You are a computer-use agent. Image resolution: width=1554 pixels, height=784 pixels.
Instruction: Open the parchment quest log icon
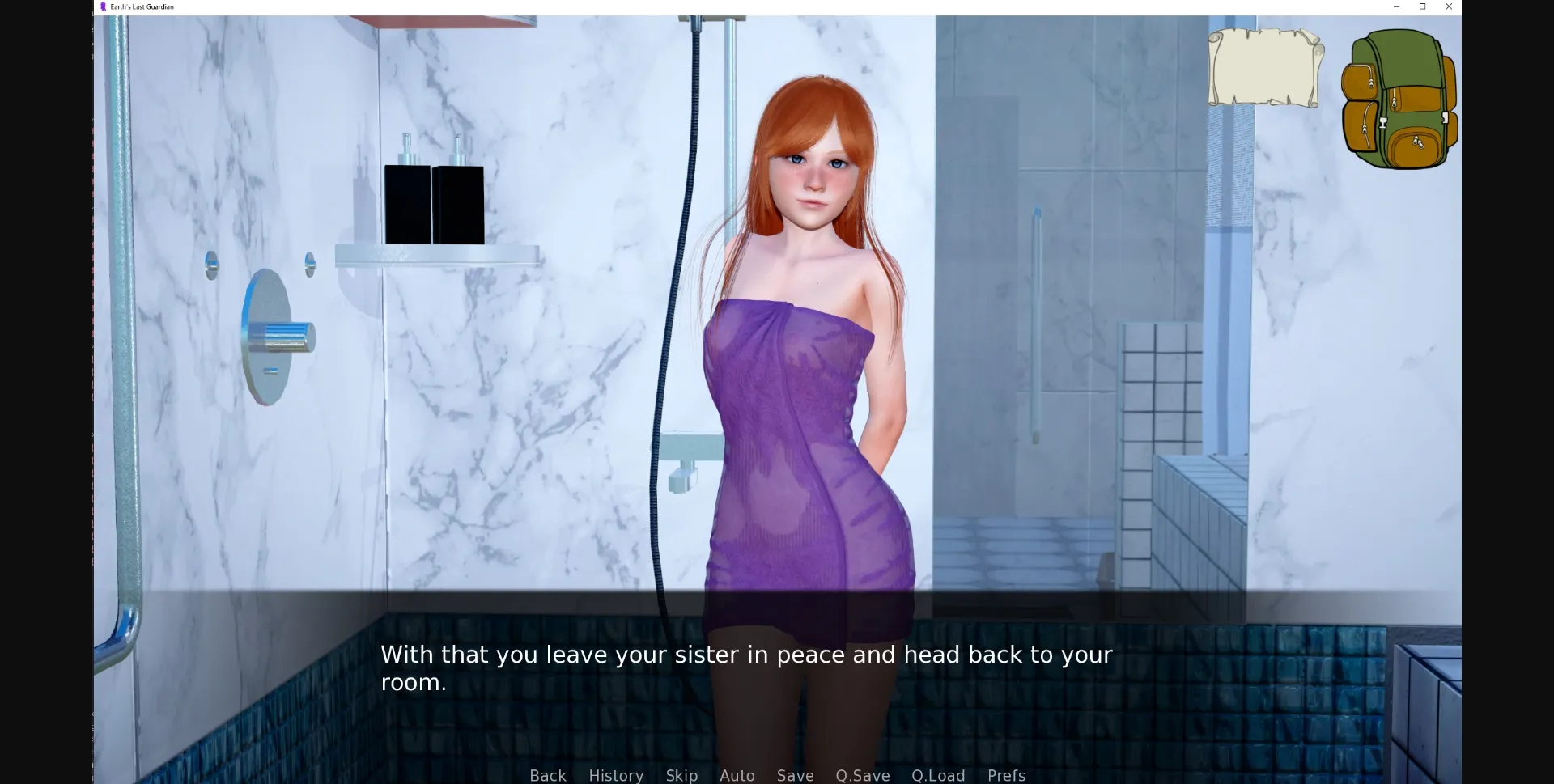[1265, 67]
